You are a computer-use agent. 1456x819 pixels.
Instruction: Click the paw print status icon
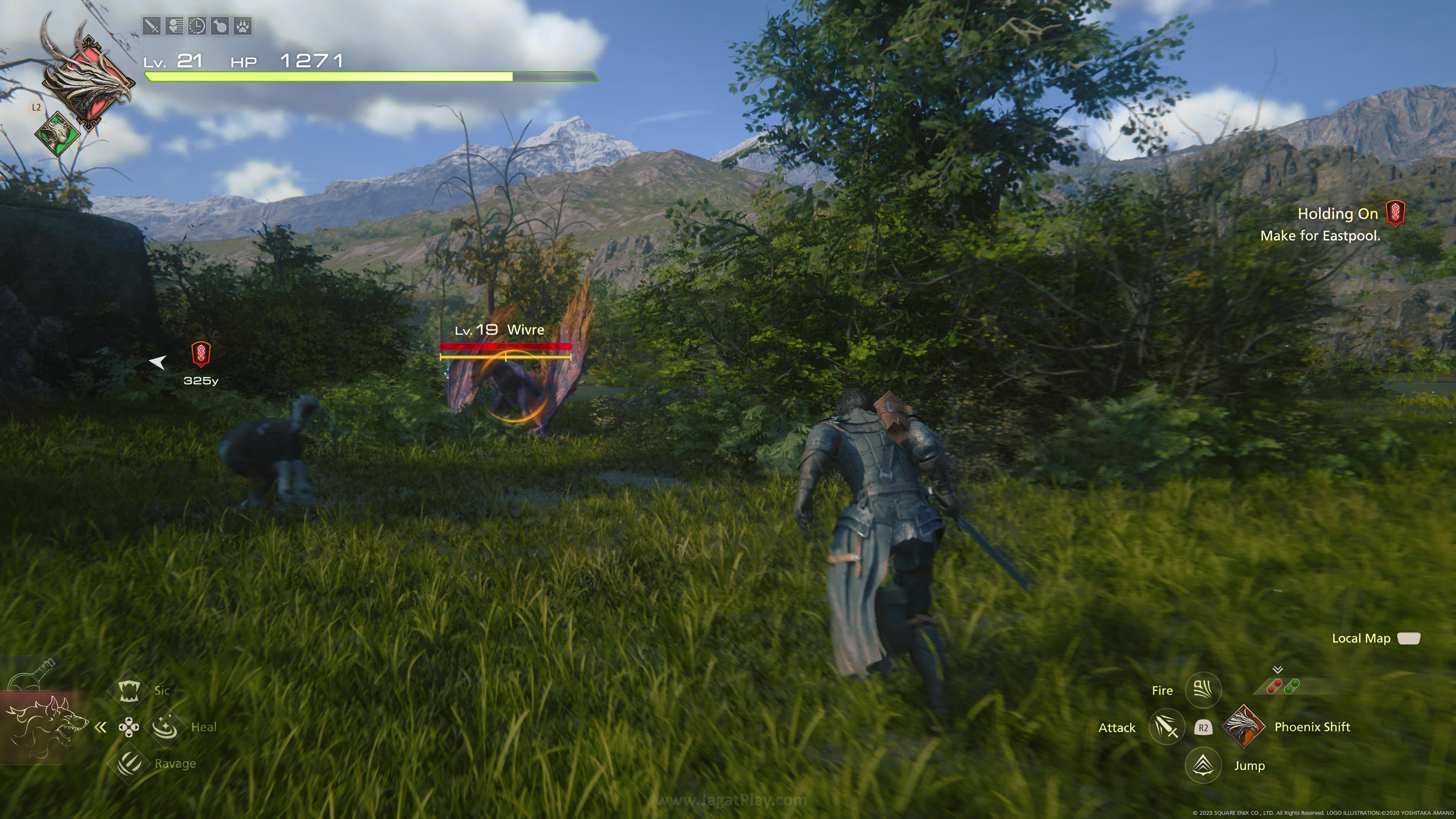[243, 26]
